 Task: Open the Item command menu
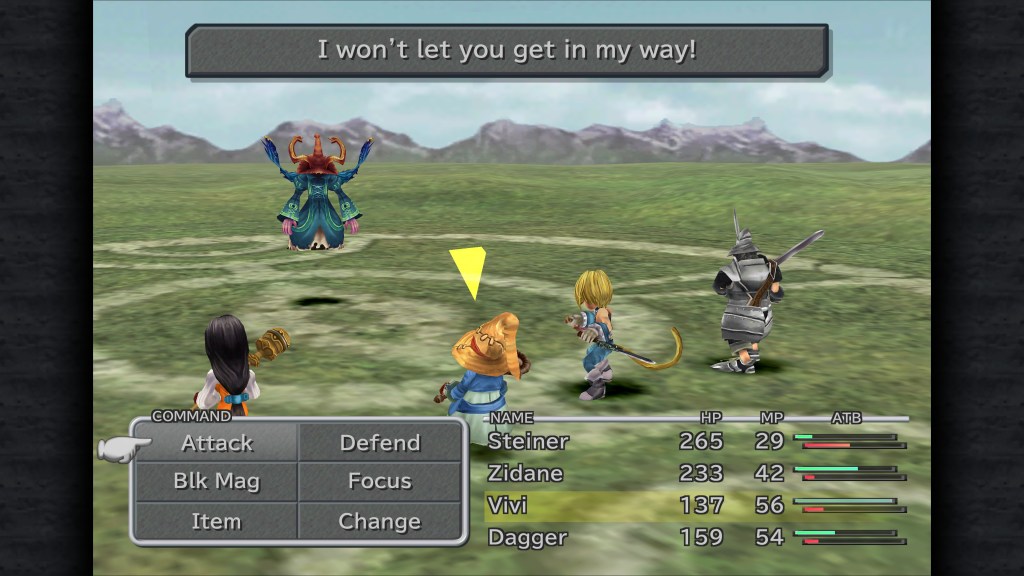217,521
